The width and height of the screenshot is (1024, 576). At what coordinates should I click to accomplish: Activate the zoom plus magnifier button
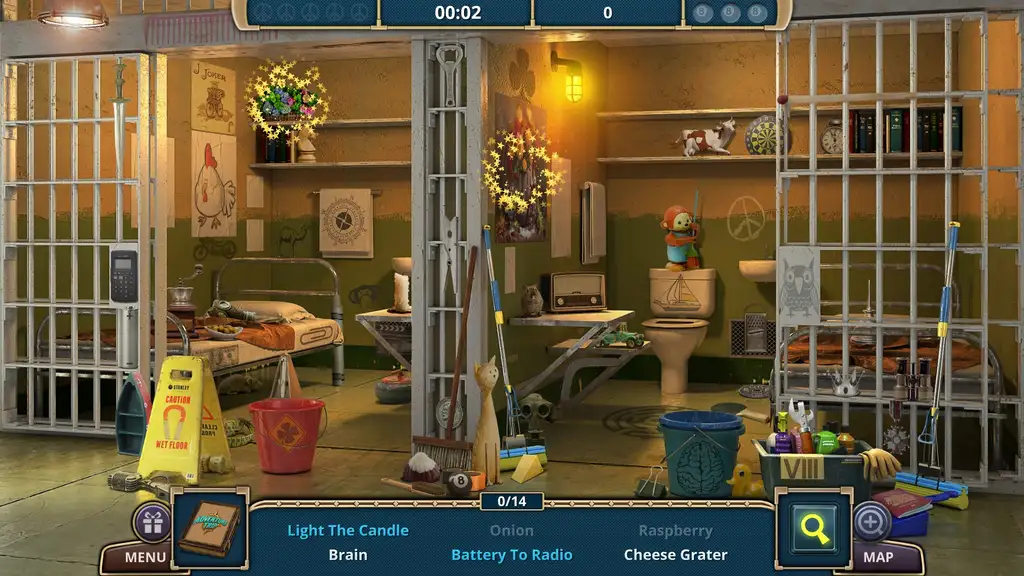point(871,521)
